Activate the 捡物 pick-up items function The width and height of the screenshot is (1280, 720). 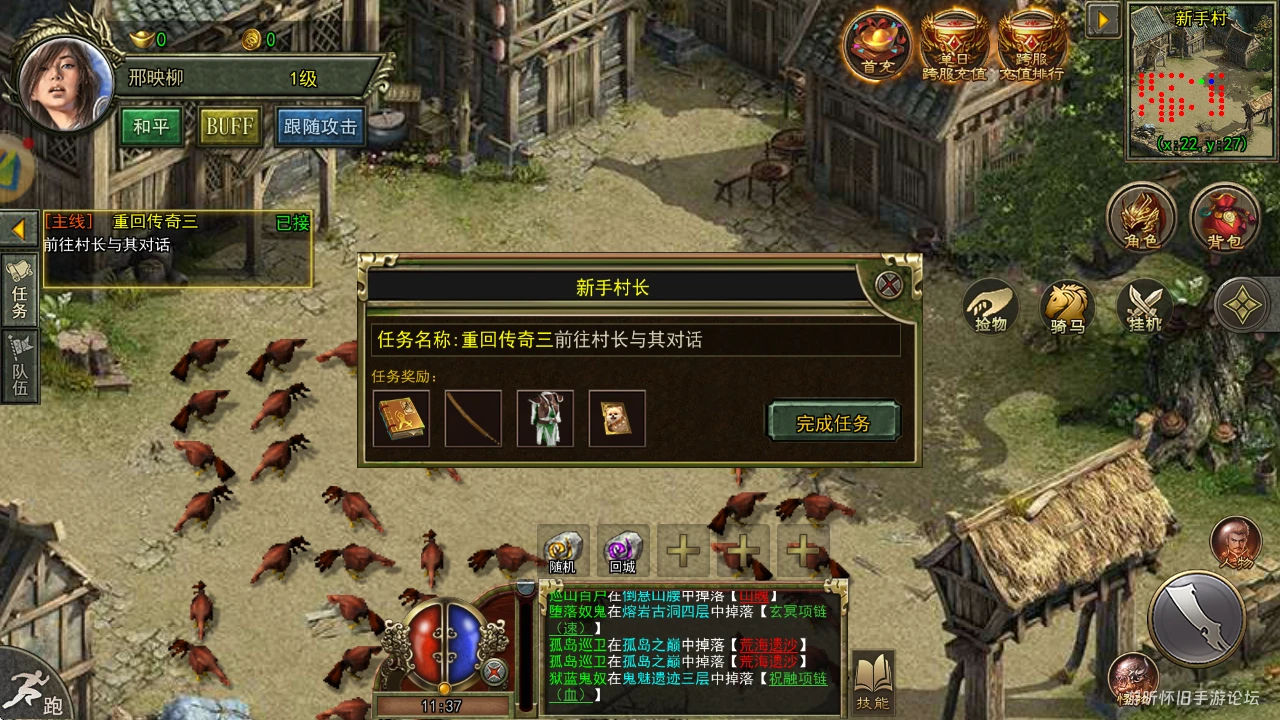click(990, 308)
